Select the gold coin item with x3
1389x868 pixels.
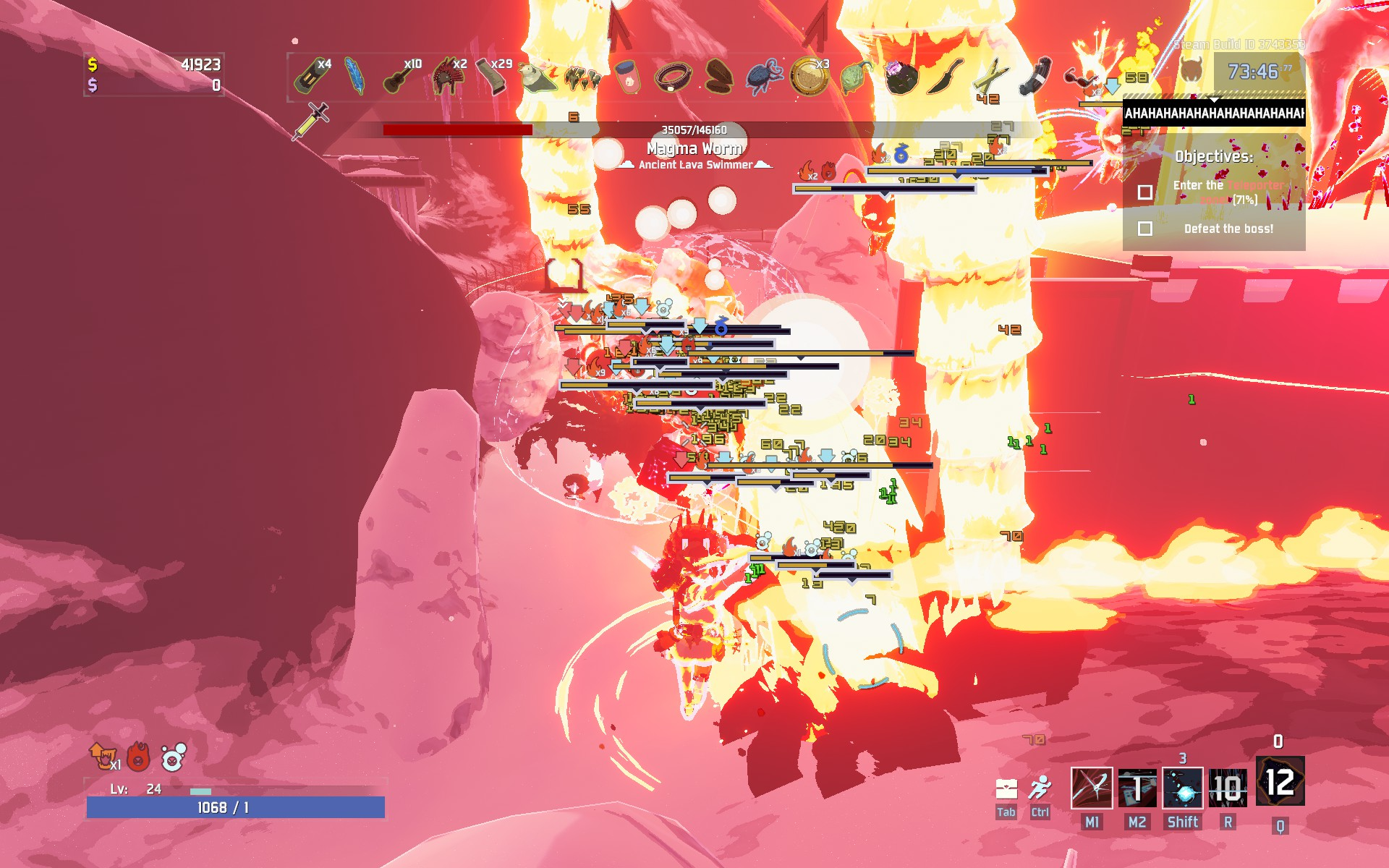pos(808,77)
